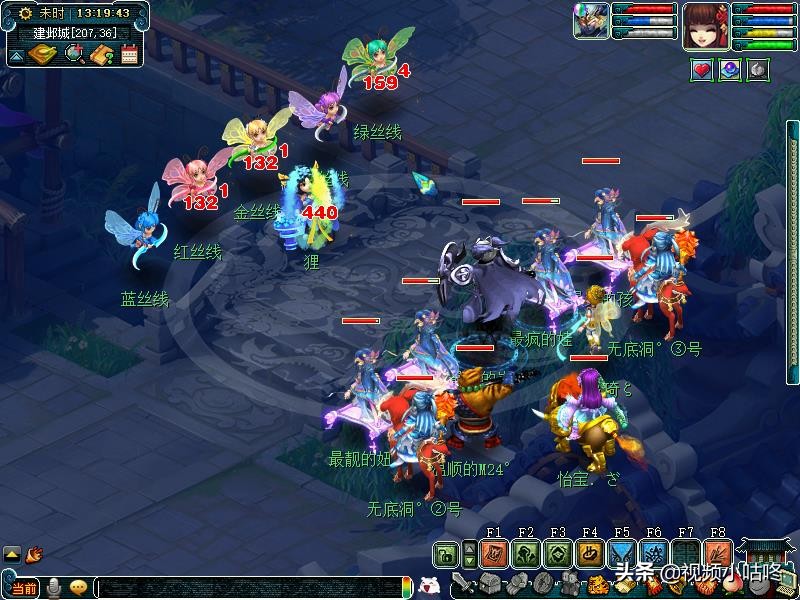Use the F8 orange slash skill

coord(718,554)
